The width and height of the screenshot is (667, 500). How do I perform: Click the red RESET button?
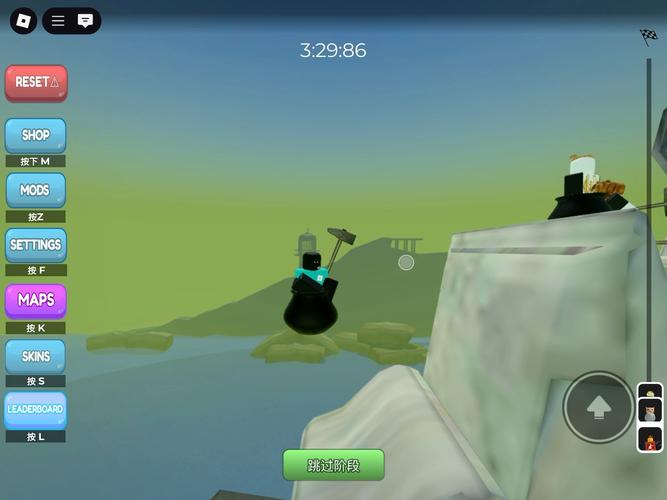pos(36,83)
